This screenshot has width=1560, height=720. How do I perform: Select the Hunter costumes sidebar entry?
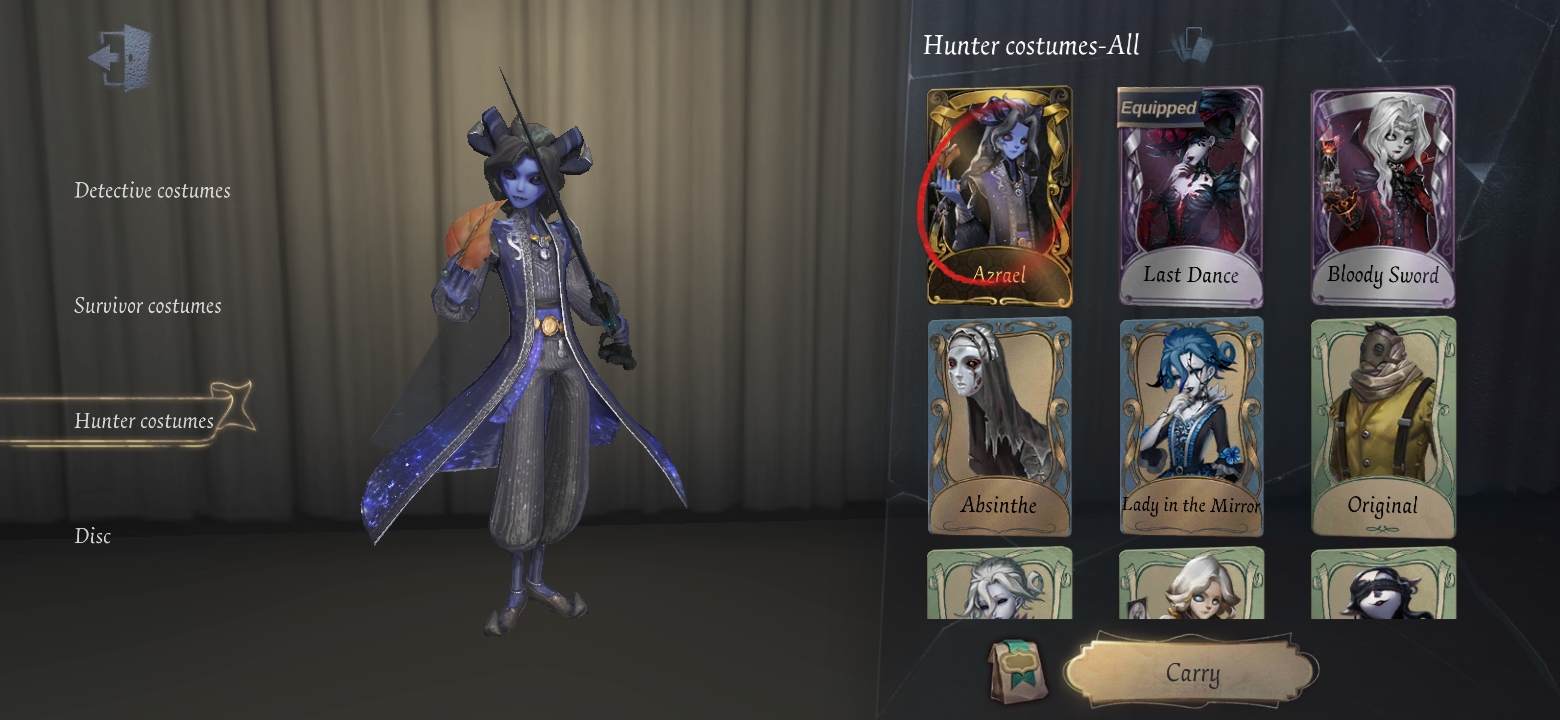point(146,421)
